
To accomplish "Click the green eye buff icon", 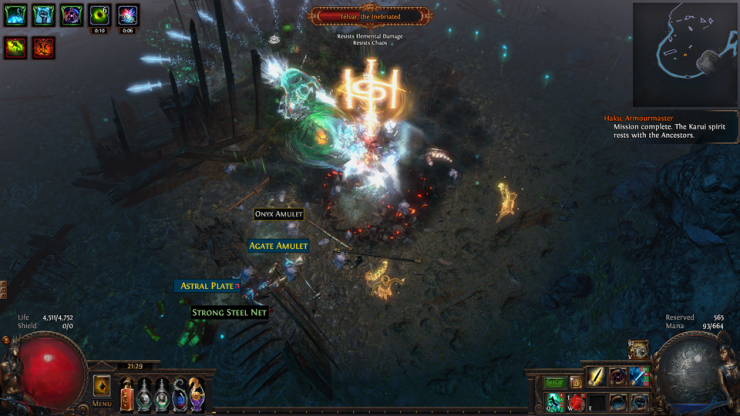I will [99, 15].
